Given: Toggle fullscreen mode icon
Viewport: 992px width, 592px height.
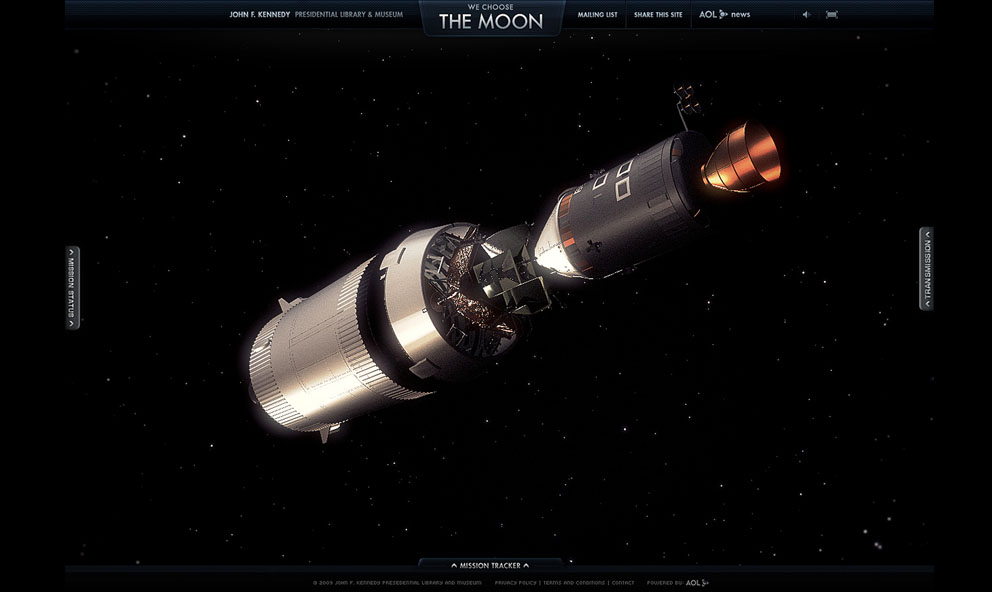Looking at the screenshot, I should 832,15.
